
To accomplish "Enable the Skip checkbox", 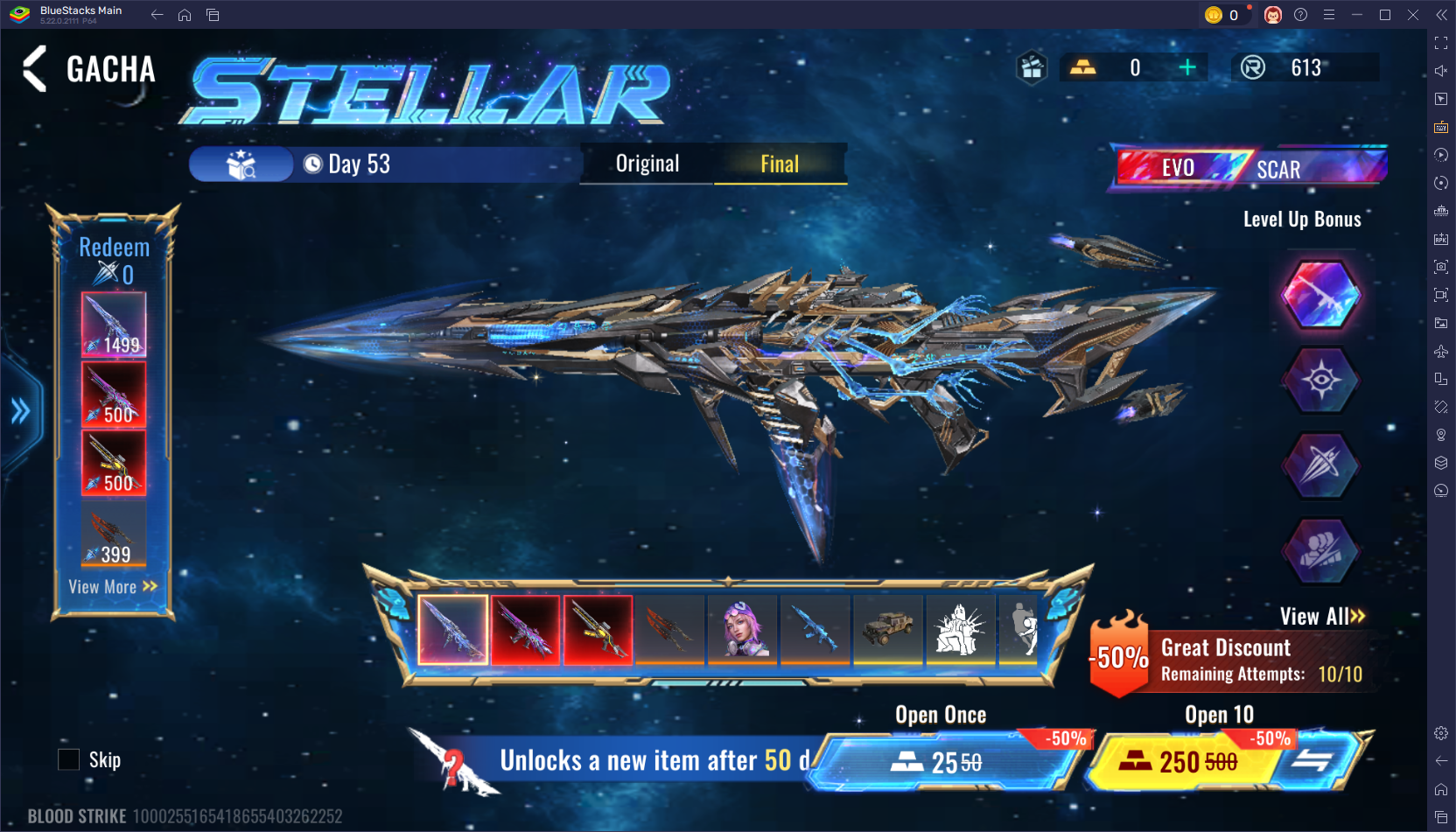I will tap(69, 759).
